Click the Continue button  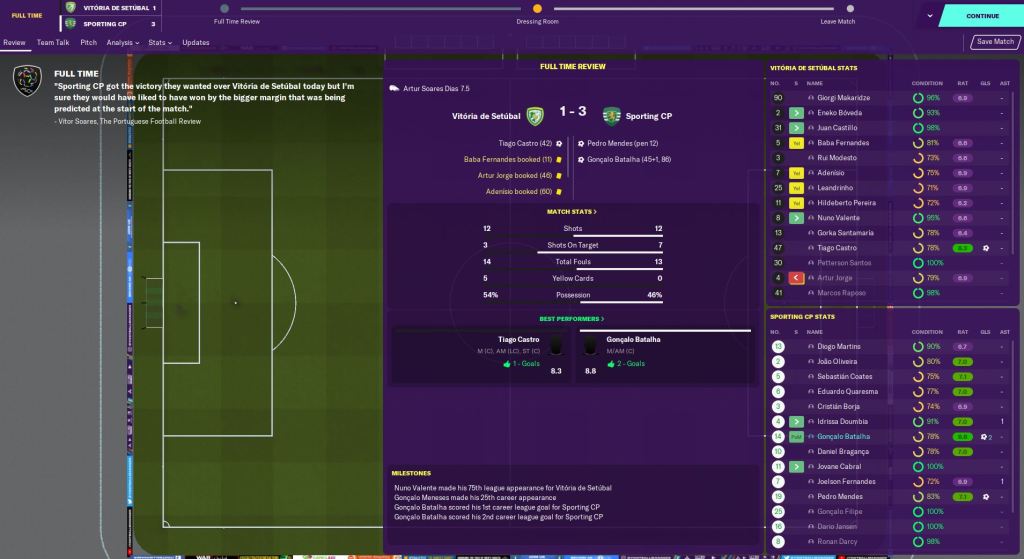coord(982,16)
